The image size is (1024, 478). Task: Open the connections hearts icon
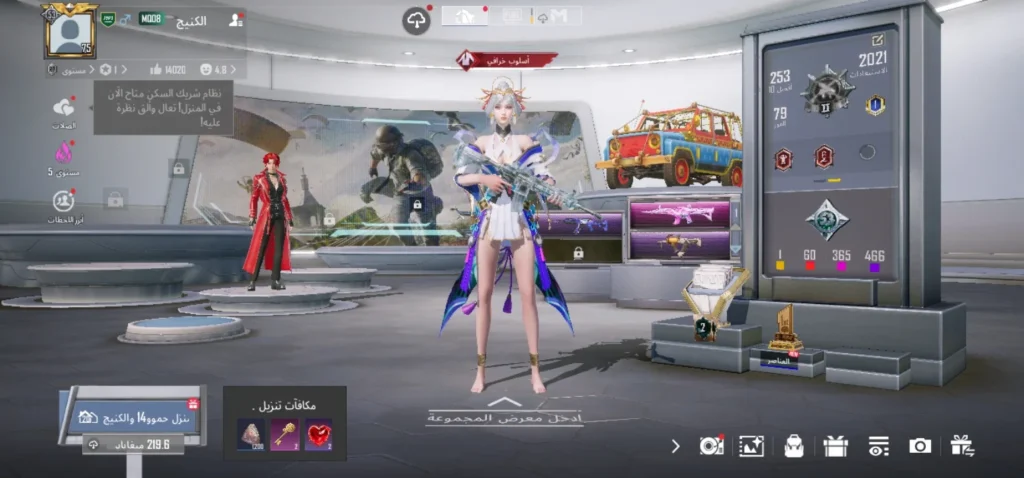(x=64, y=108)
